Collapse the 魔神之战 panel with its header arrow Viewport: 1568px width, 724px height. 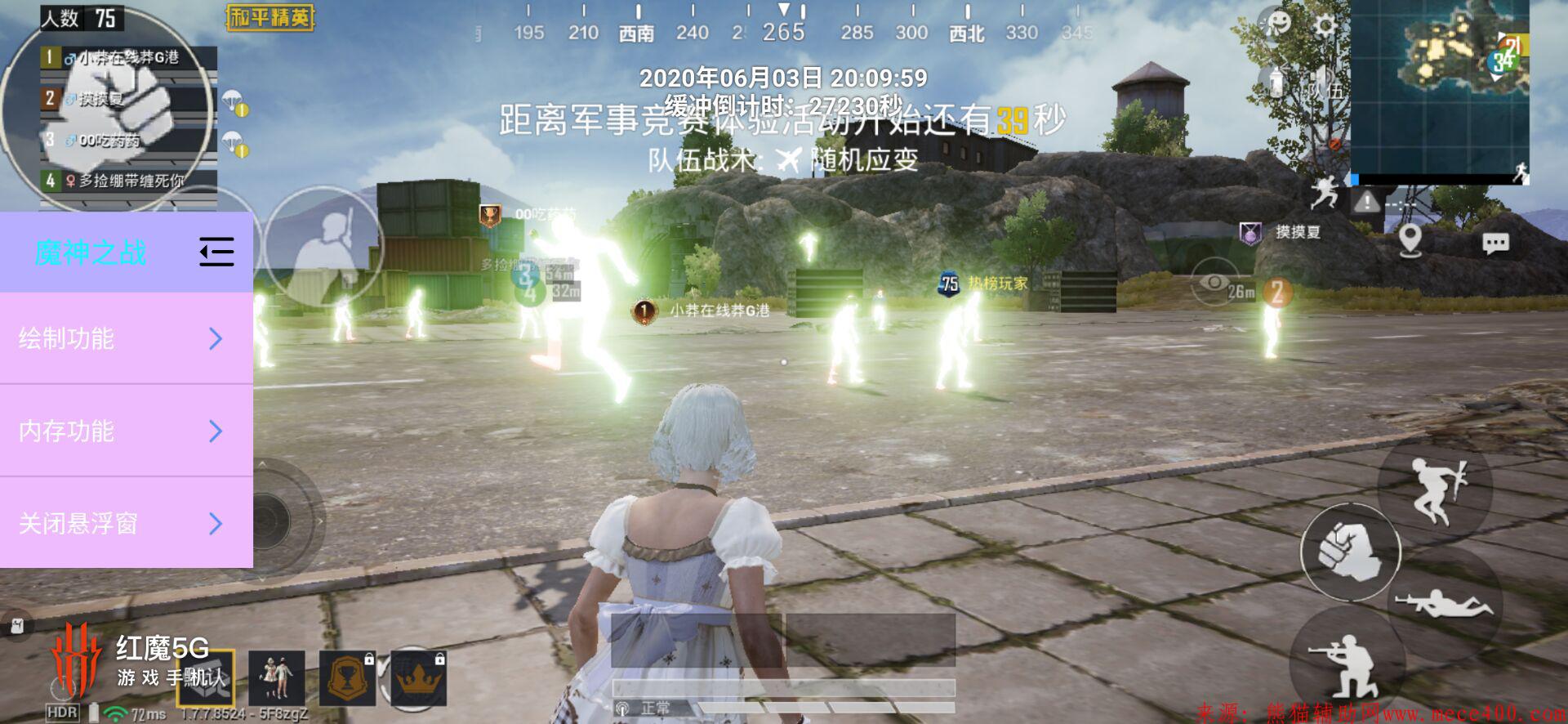(x=215, y=253)
